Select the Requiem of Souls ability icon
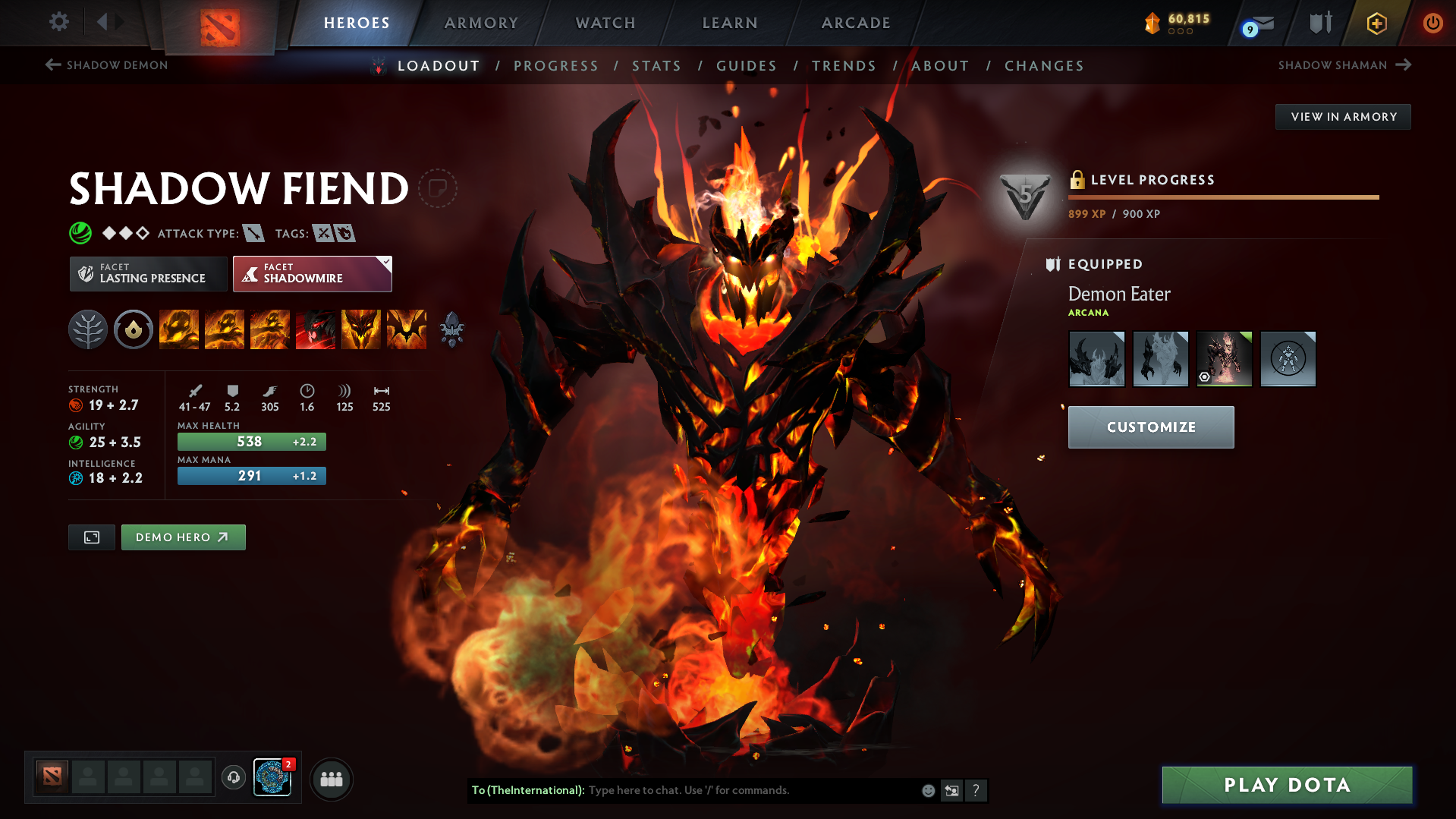1456x819 pixels. click(406, 329)
